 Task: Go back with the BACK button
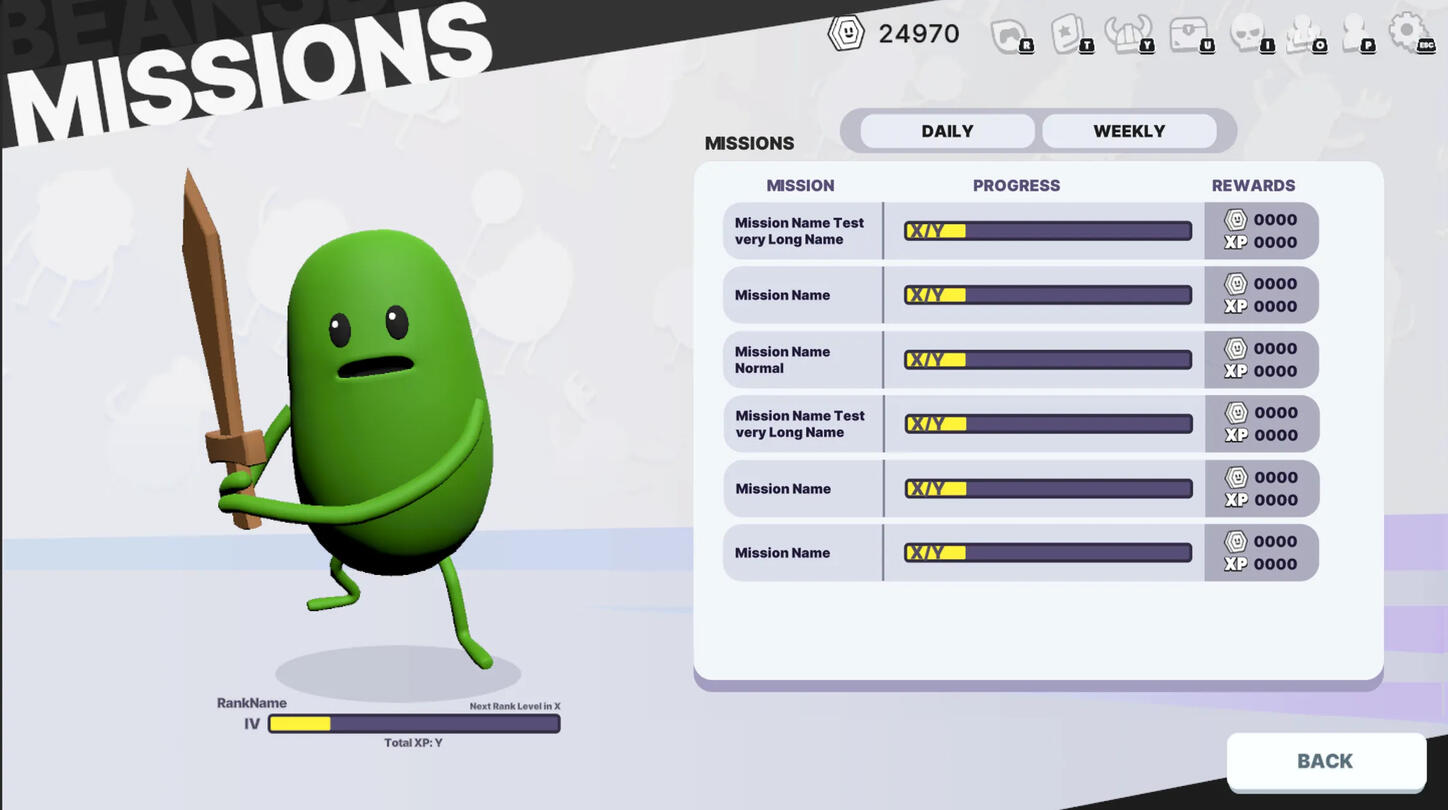click(x=1325, y=761)
